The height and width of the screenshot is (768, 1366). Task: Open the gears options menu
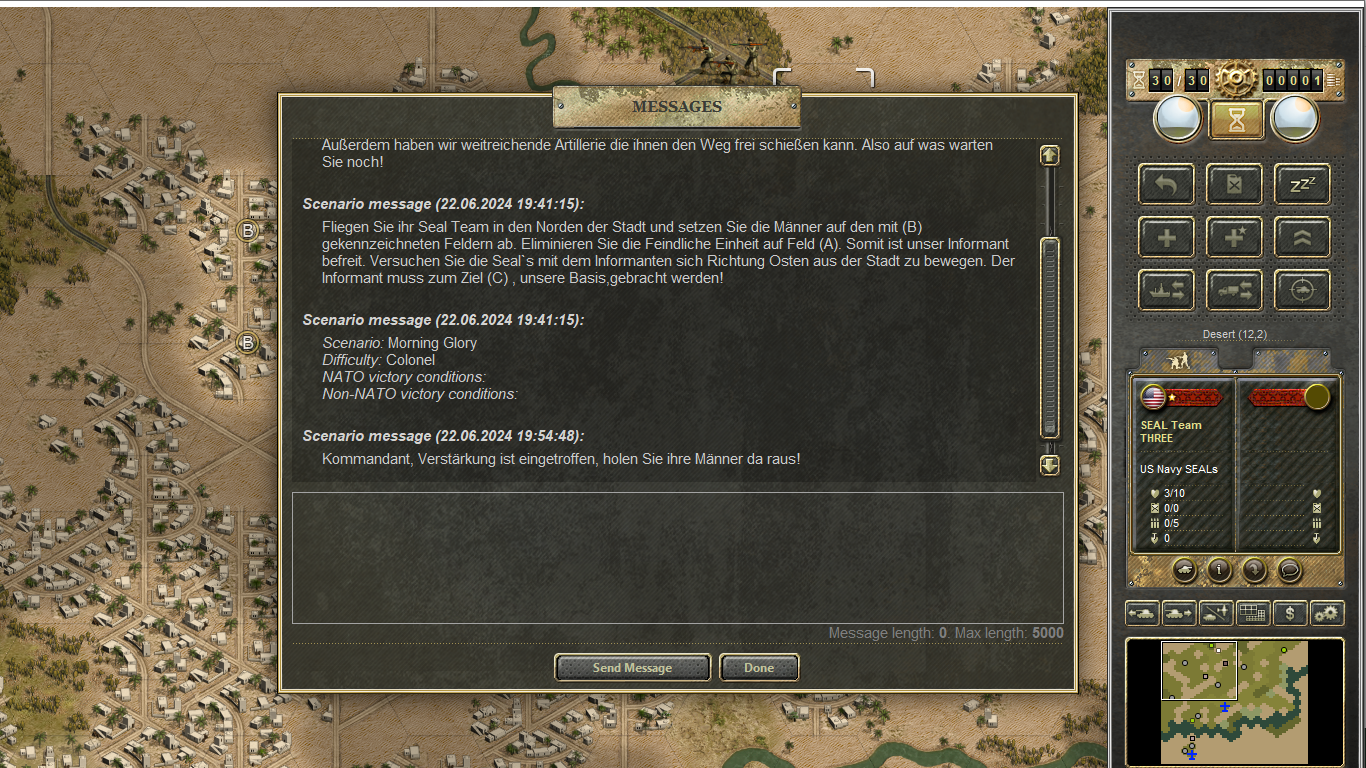point(1327,613)
